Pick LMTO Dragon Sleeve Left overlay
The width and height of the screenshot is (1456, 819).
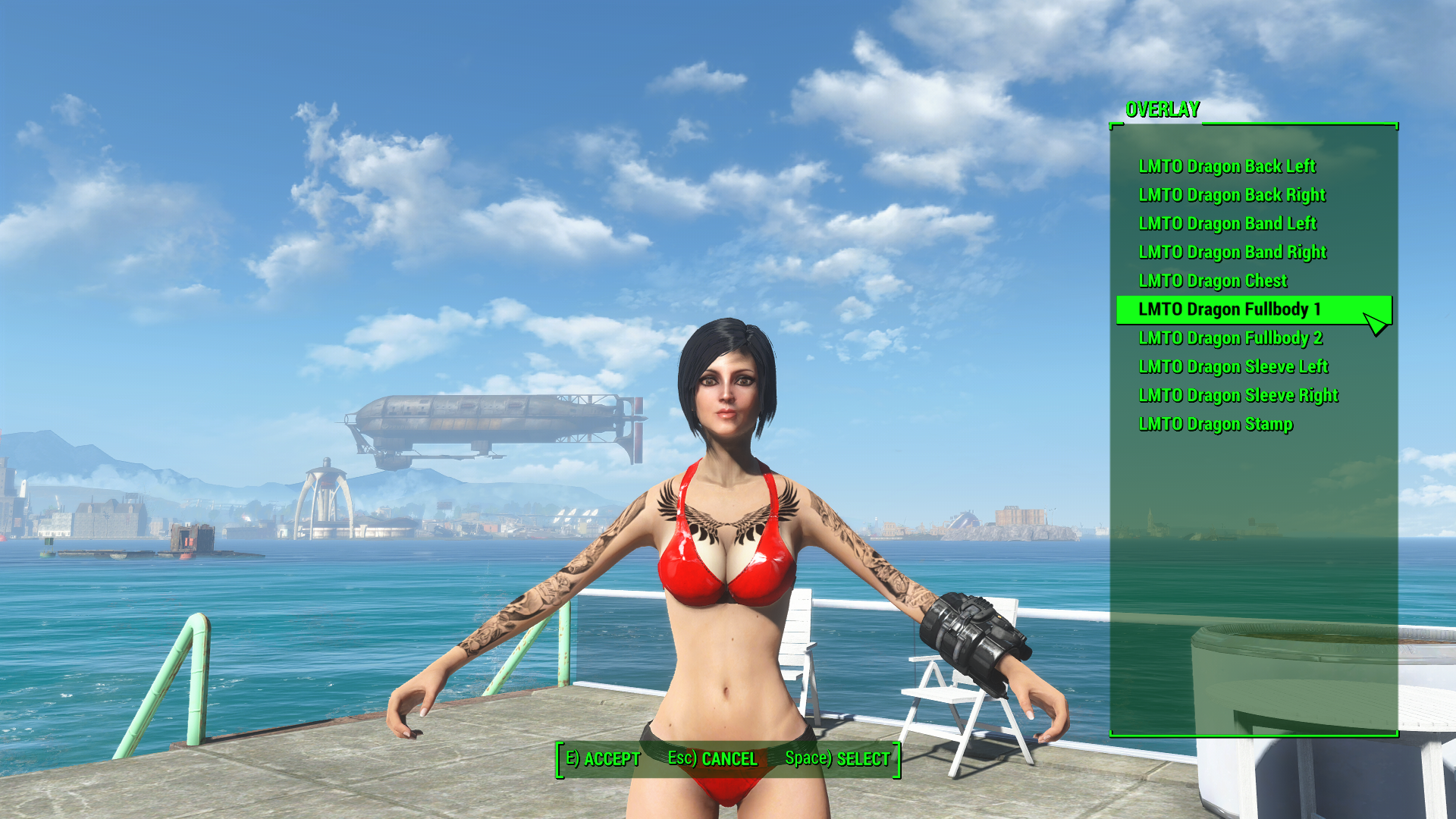(x=1232, y=367)
